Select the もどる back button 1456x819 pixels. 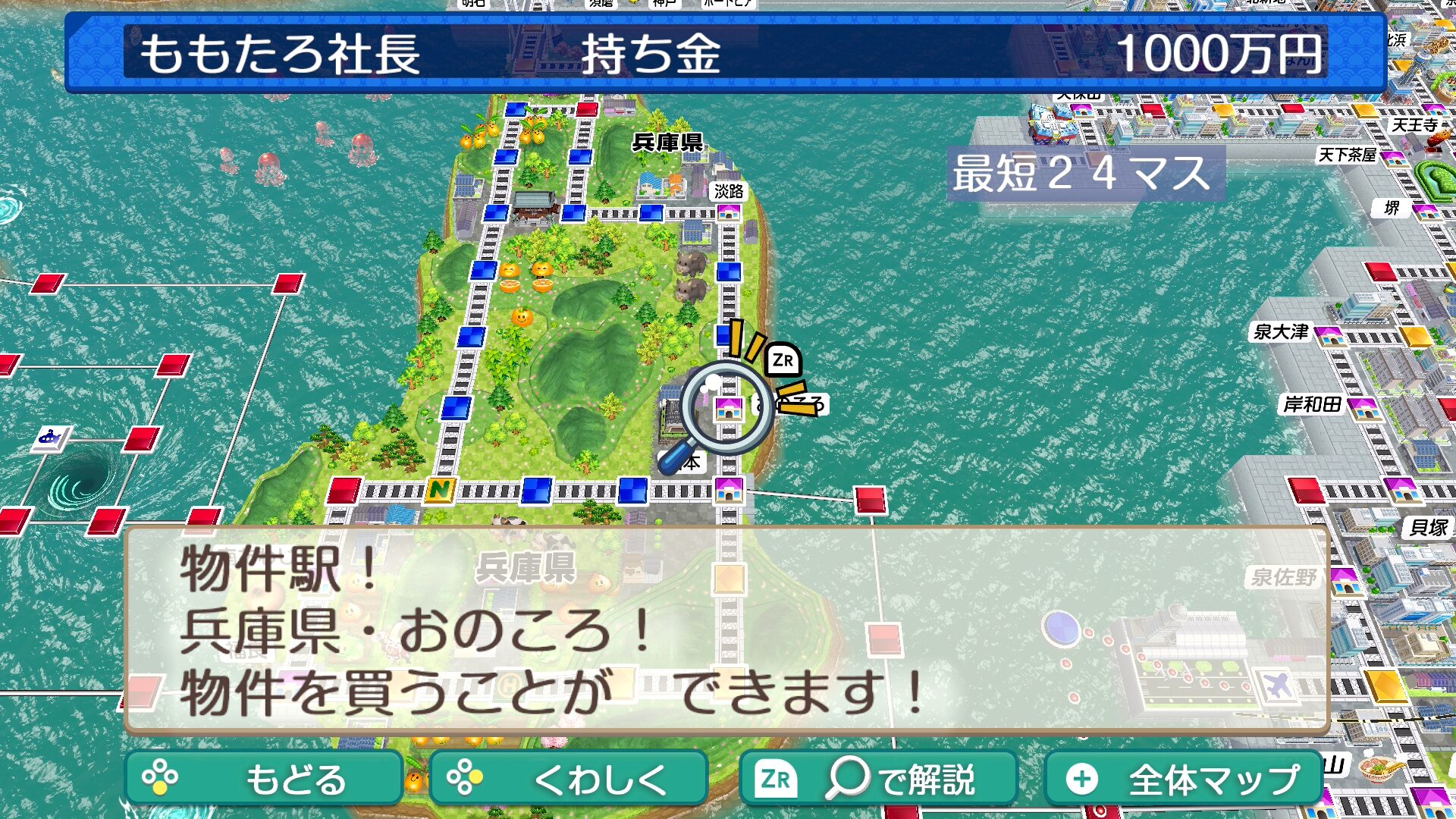tap(263, 778)
